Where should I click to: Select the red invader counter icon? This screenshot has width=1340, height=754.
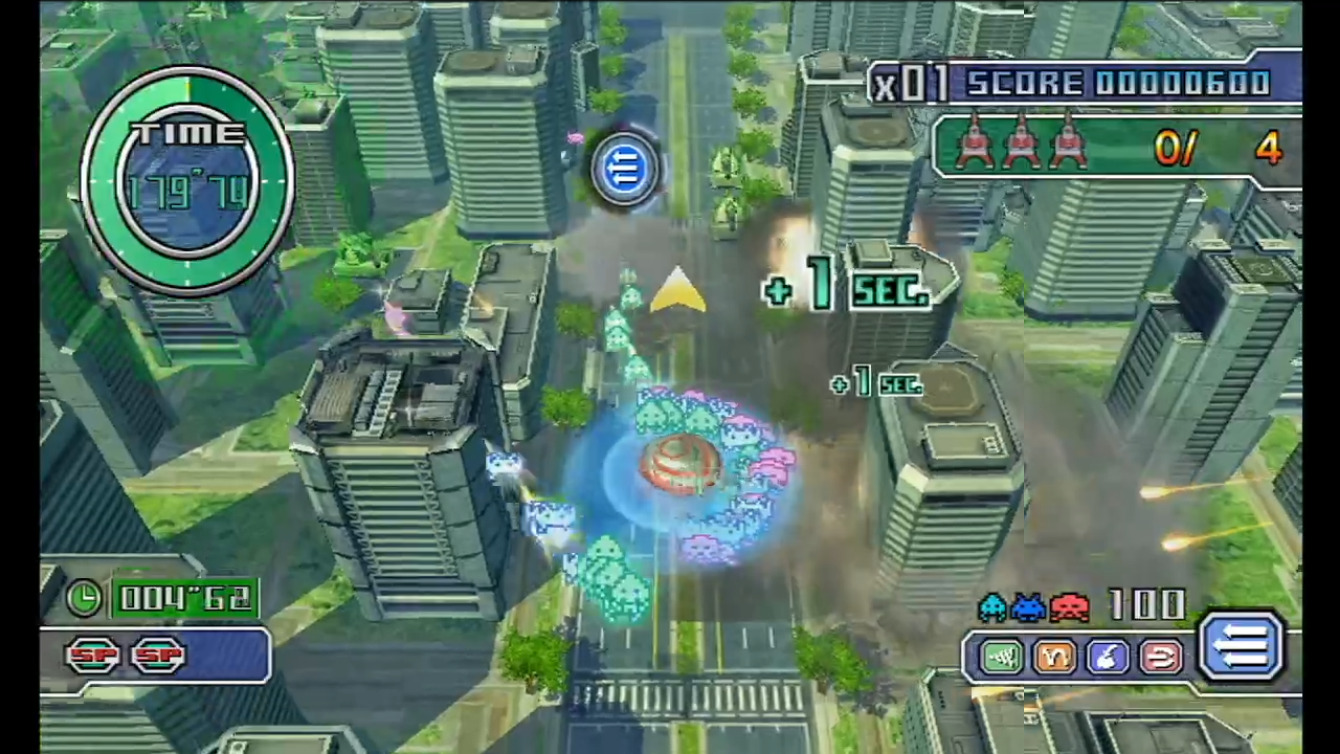(x=1067, y=605)
